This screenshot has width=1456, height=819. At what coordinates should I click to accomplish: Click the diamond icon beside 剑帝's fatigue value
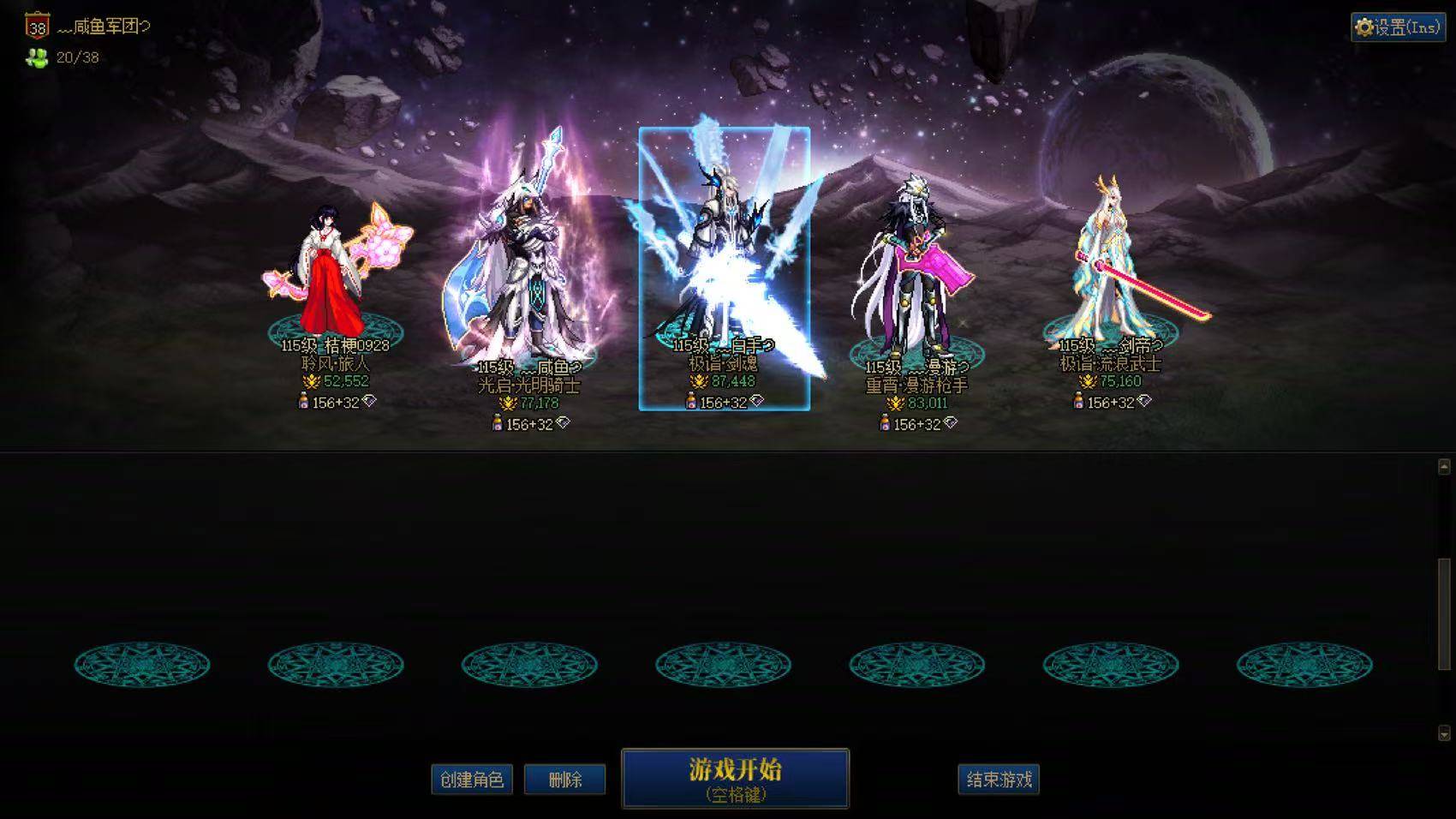pos(1143,402)
